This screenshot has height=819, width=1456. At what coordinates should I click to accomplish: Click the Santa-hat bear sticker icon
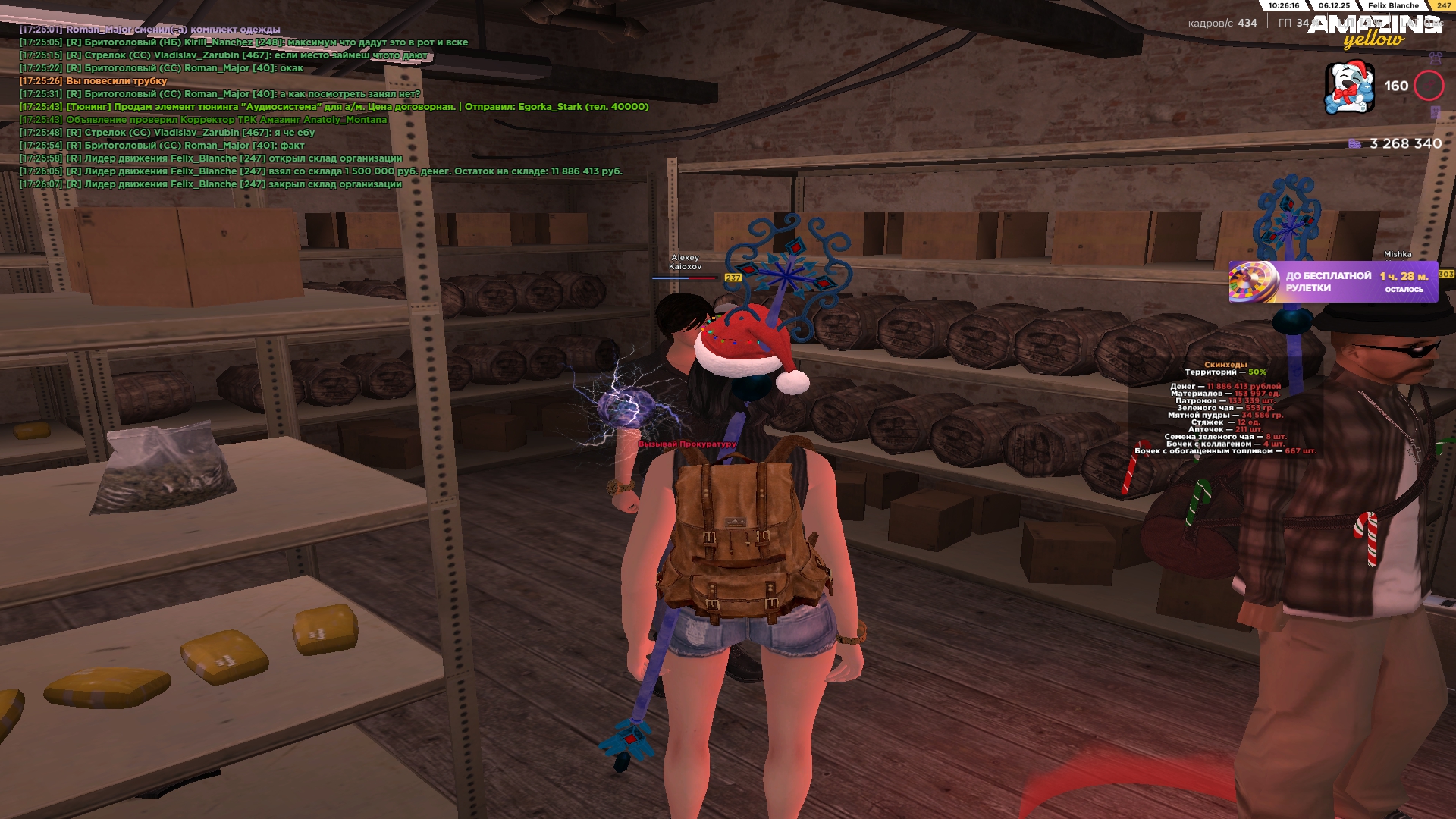(x=1349, y=88)
